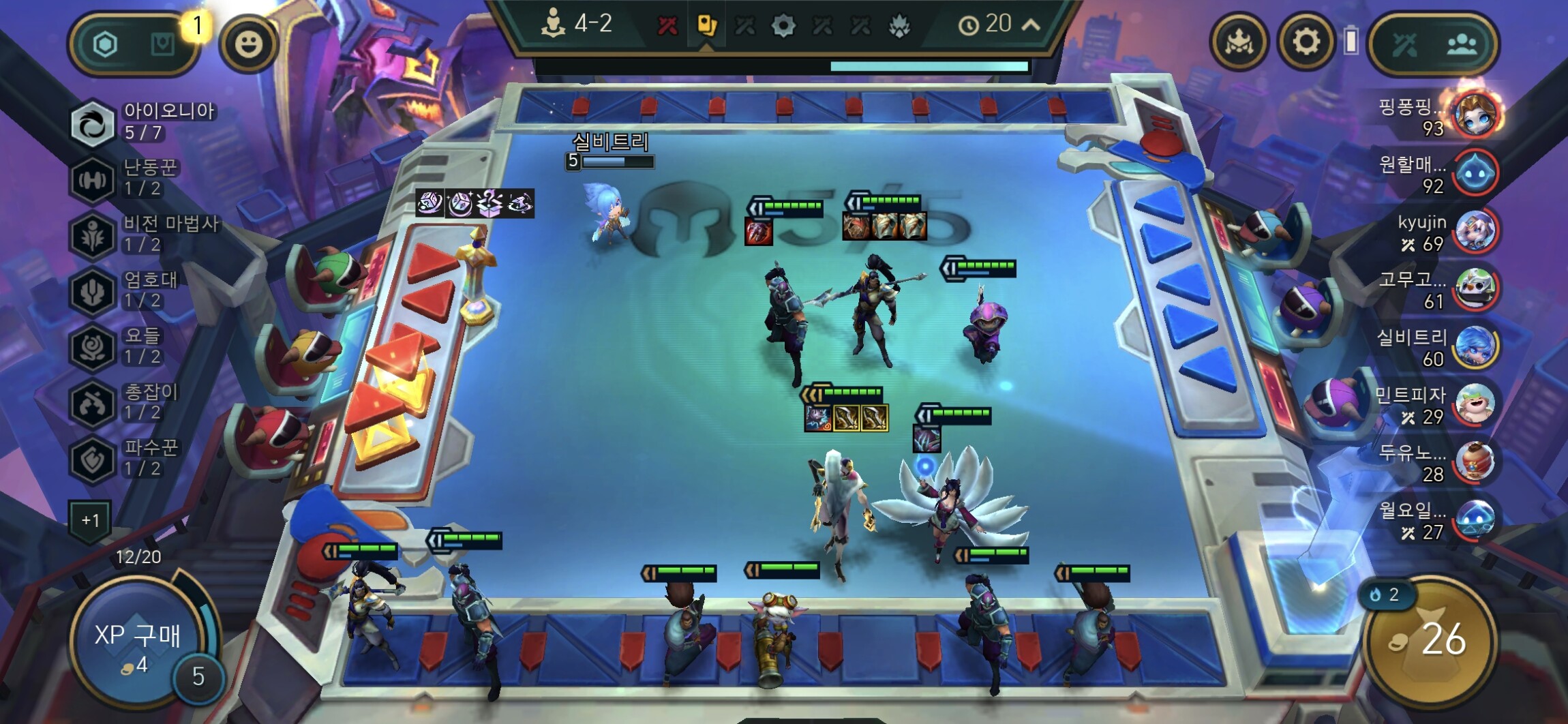Image resolution: width=1568 pixels, height=724 pixels.
Task: Open the hexagon augment panel button
Action: click(x=105, y=45)
